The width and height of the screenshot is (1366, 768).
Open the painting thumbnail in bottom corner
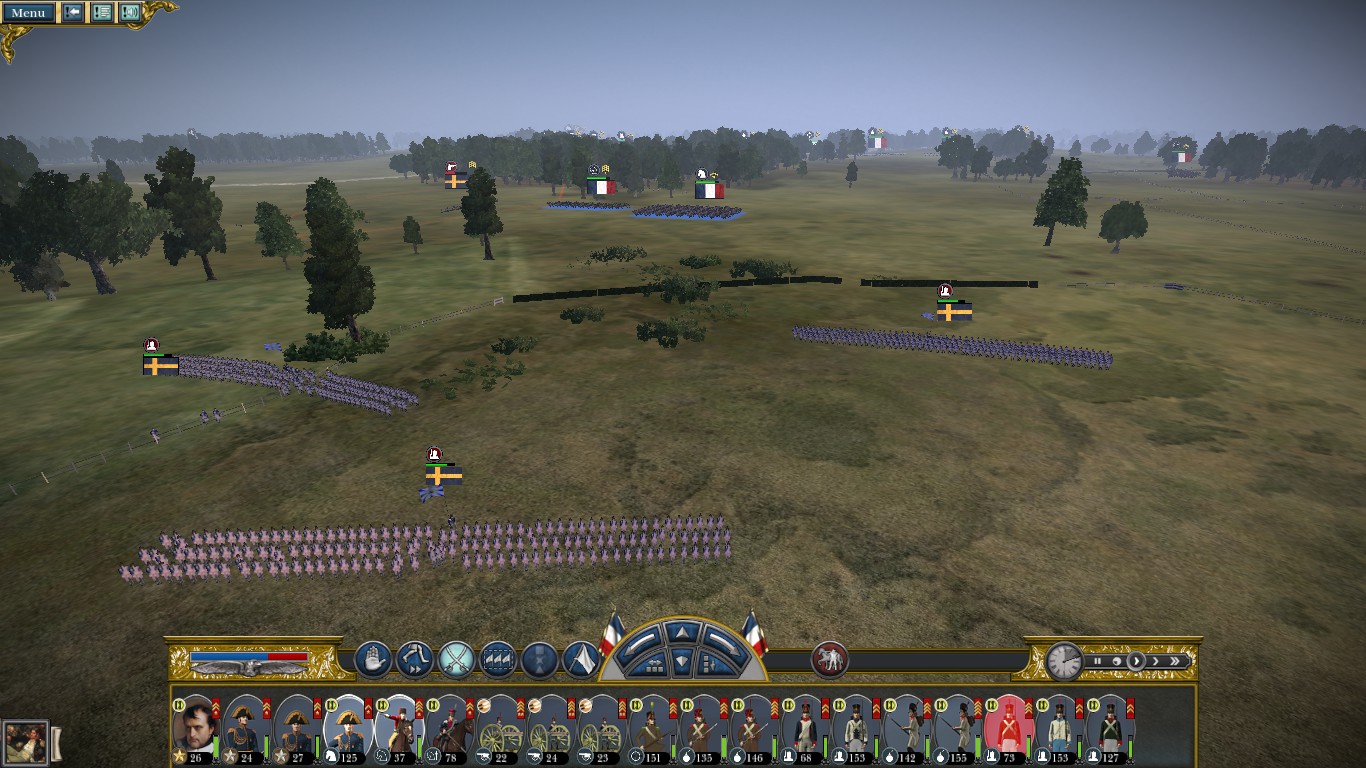[25, 743]
